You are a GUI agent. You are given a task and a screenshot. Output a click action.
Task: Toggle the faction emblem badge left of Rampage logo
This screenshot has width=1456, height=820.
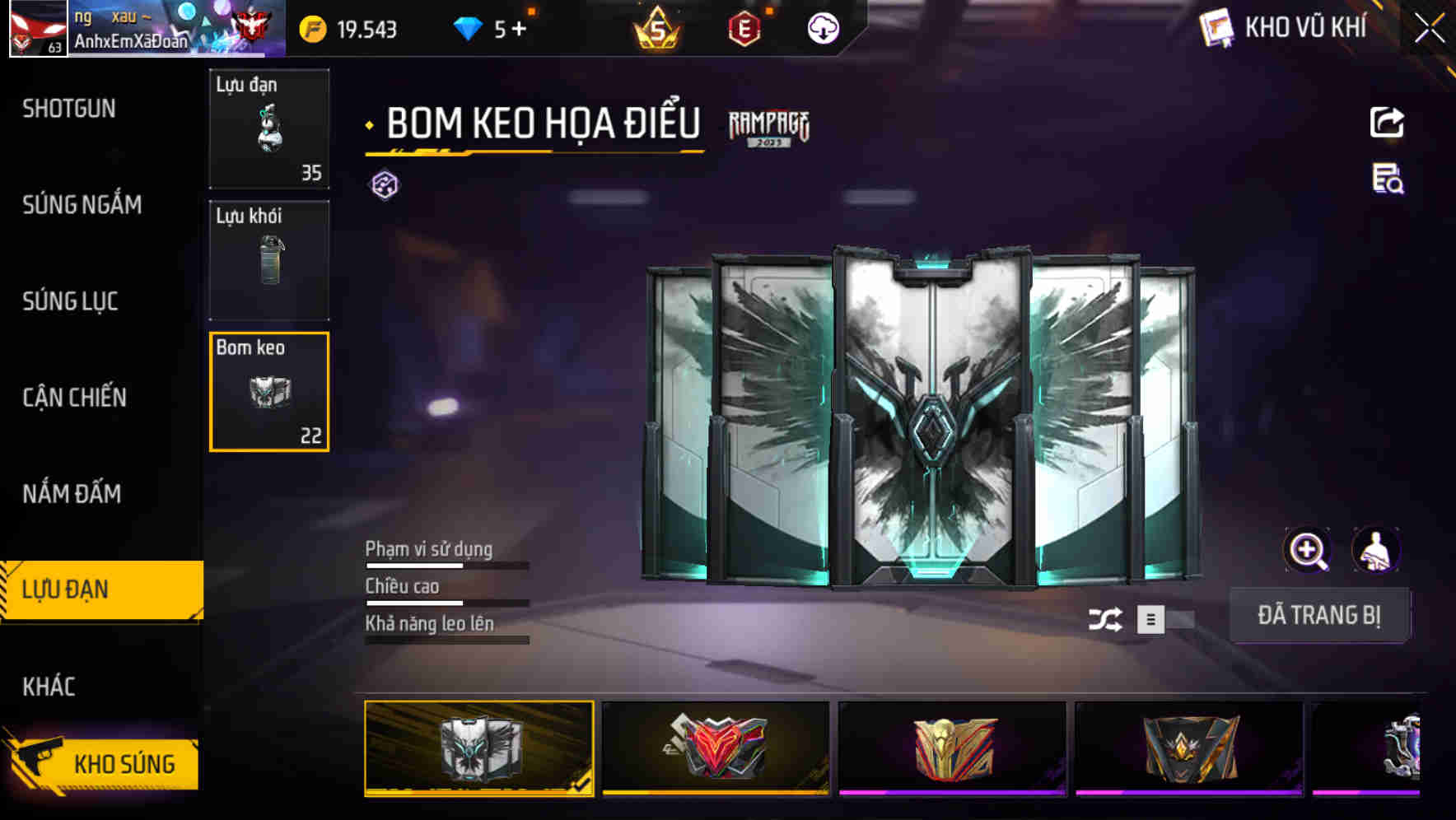[383, 183]
